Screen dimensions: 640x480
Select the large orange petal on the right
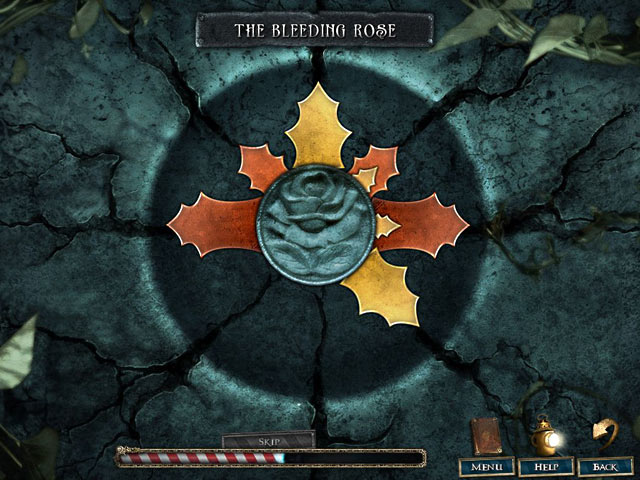pyautogui.click(x=425, y=218)
